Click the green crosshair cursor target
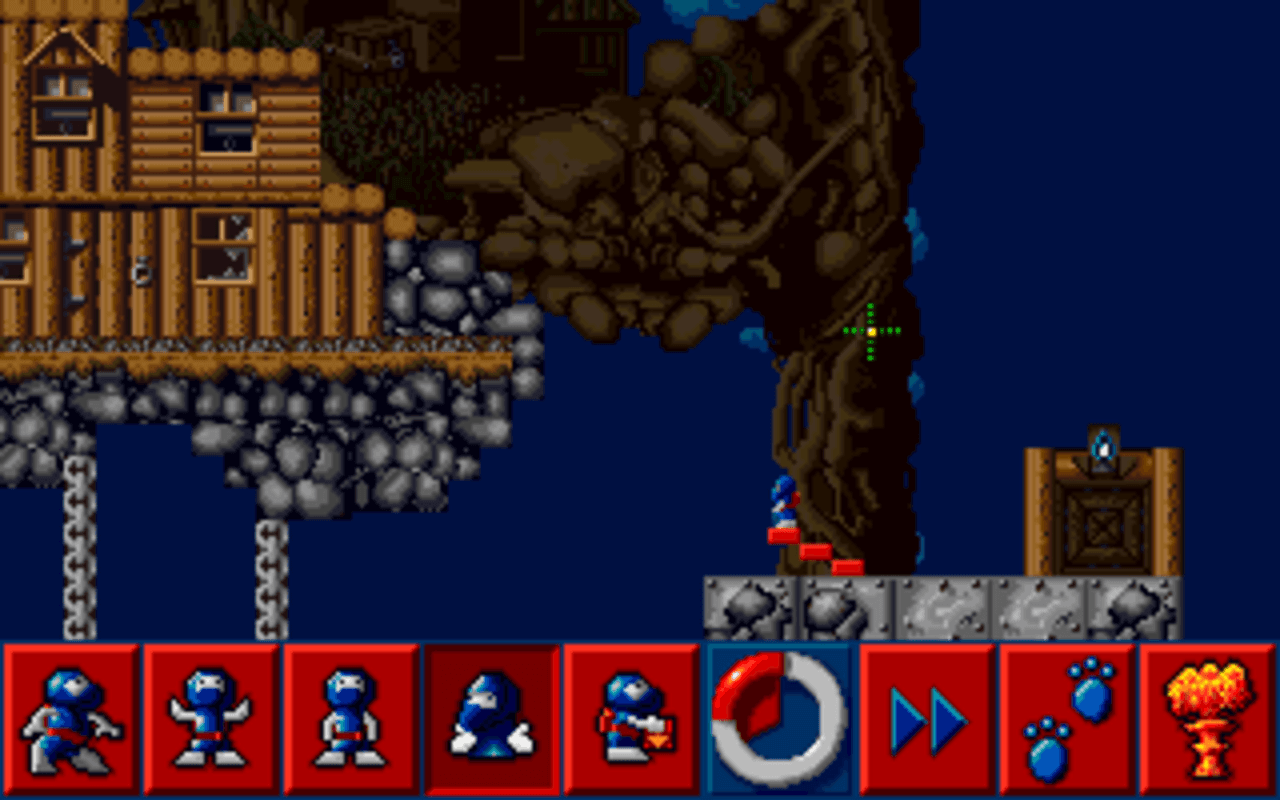Image resolution: width=1280 pixels, height=800 pixels. point(869,330)
